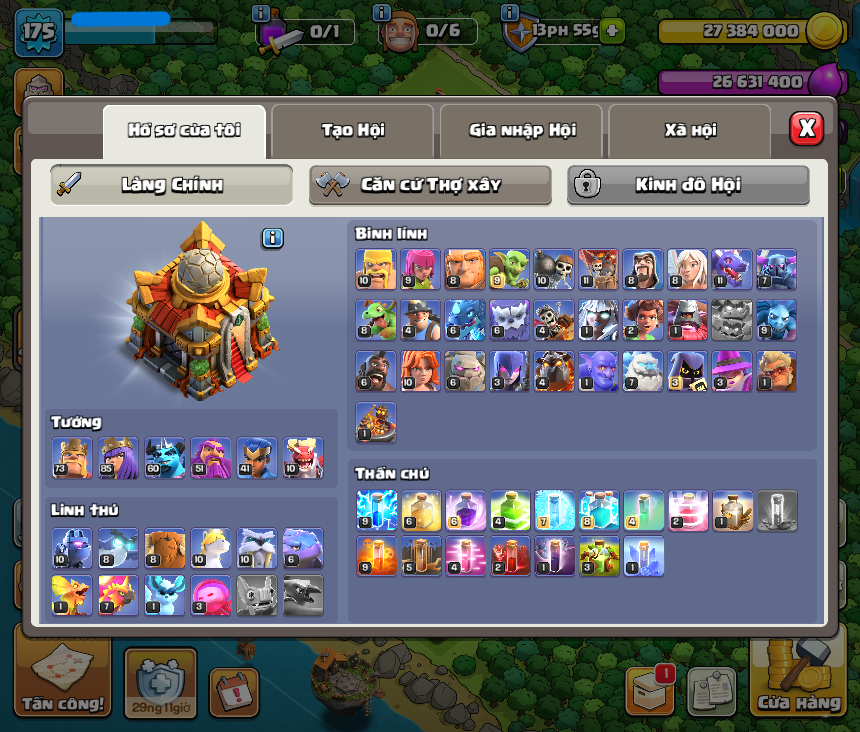Select the Xã hội tab

[x=689, y=130]
